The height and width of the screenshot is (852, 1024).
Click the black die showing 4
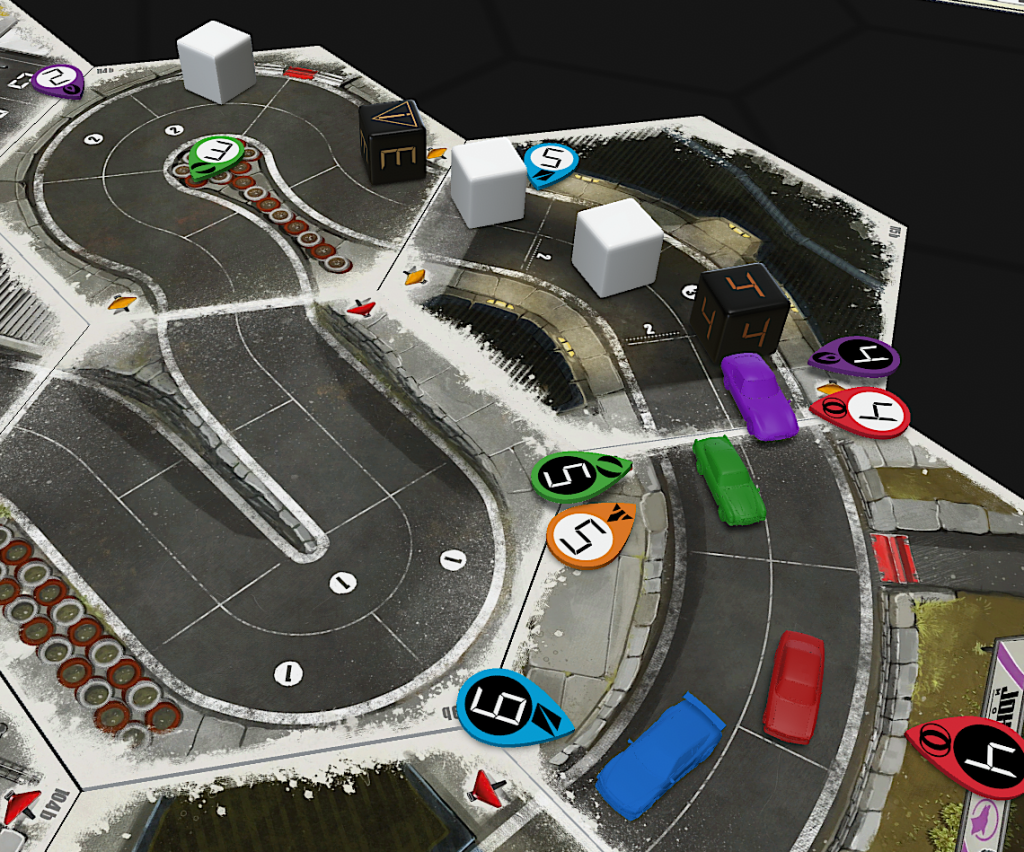(x=741, y=310)
